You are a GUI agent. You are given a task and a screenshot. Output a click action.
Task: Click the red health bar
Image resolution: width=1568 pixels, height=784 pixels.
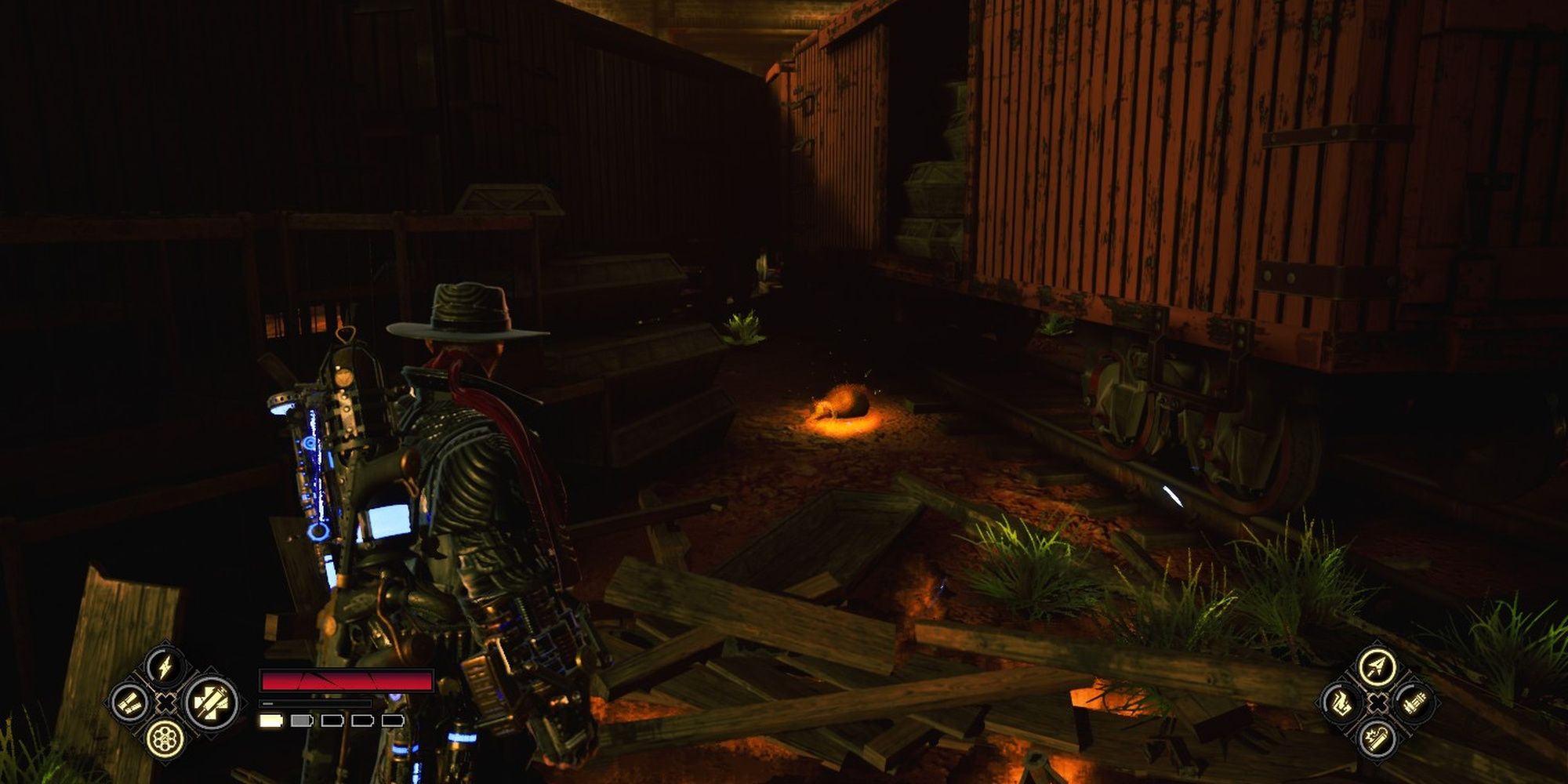(x=347, y=680)
